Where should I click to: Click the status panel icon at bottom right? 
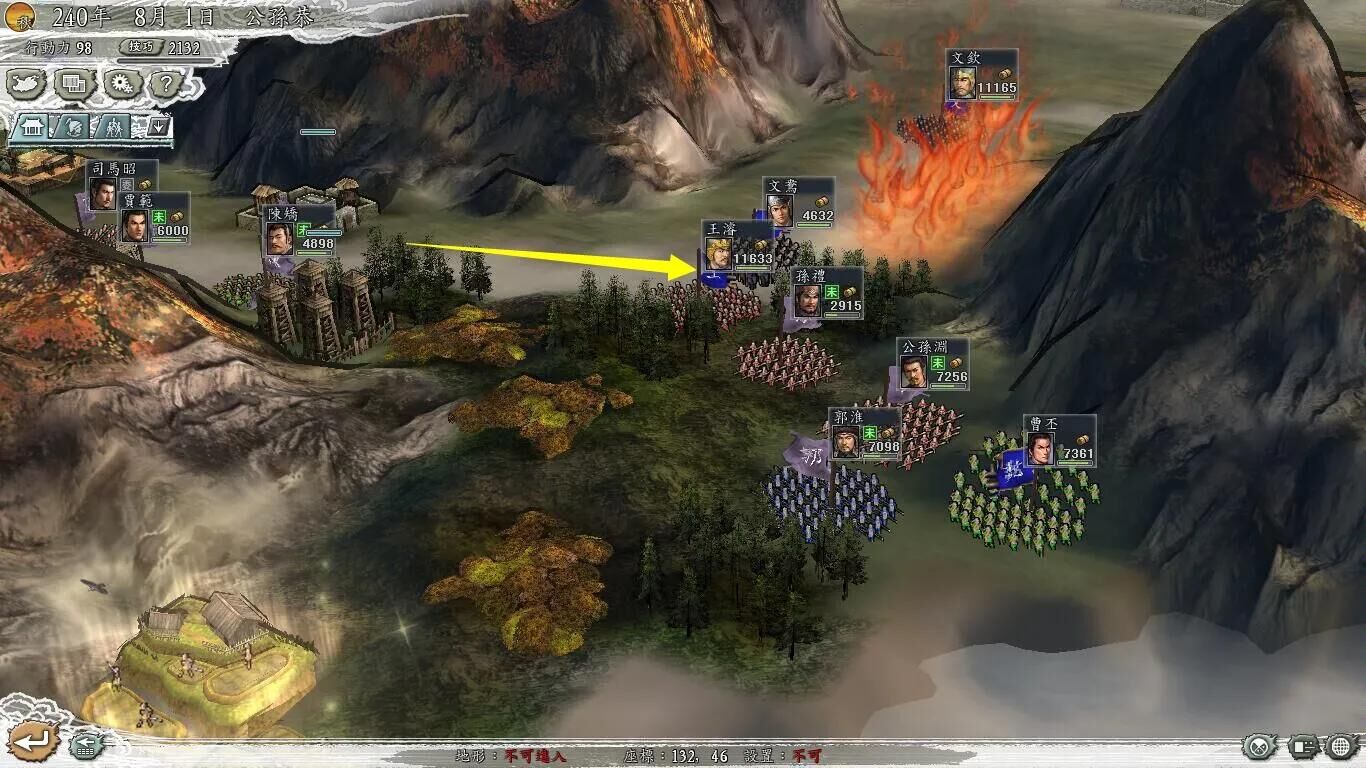(1303, 746)
